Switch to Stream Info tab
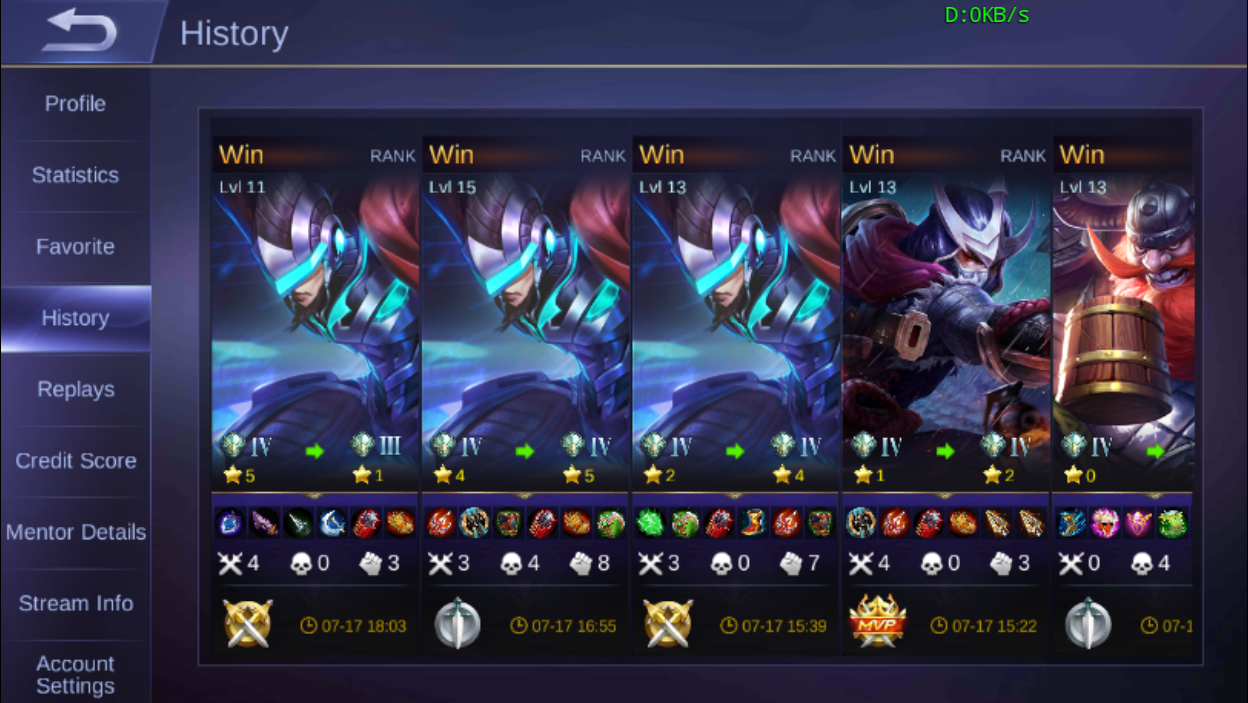The height and width of the screenshot is (703, 1248). click(x=75, y=604)
